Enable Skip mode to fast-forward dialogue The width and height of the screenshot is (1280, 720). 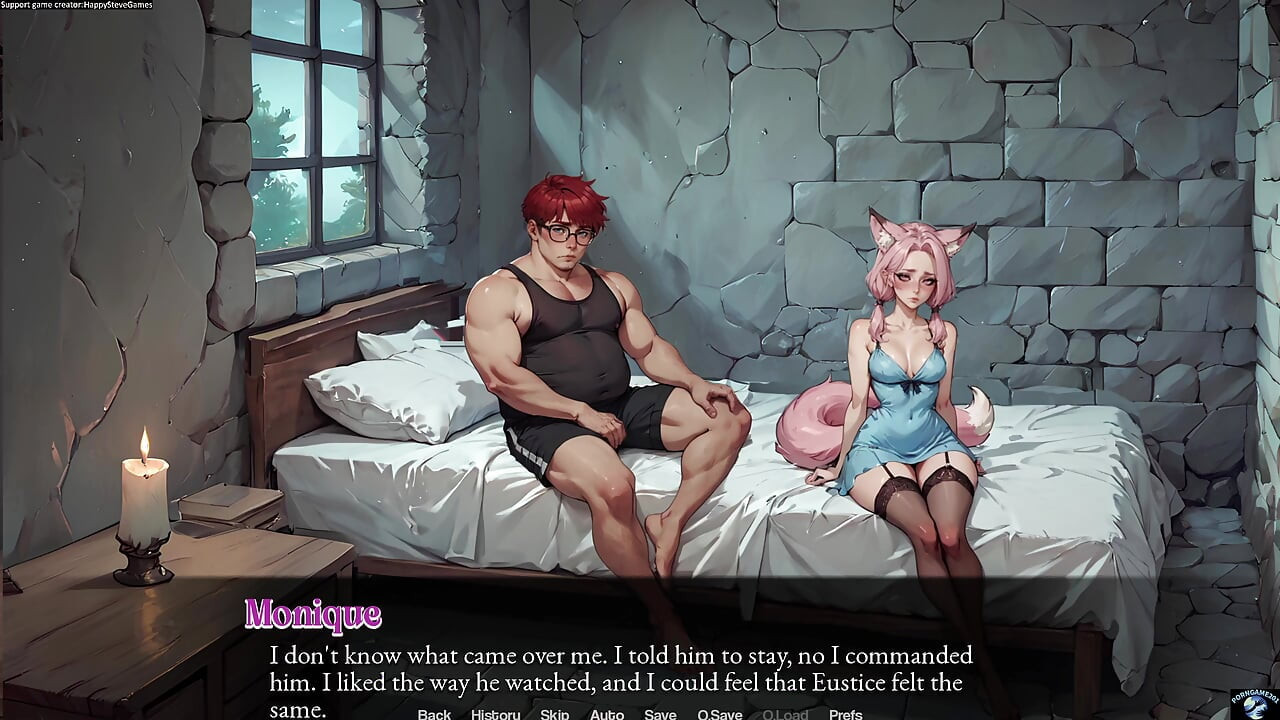[x=553, y=714]
